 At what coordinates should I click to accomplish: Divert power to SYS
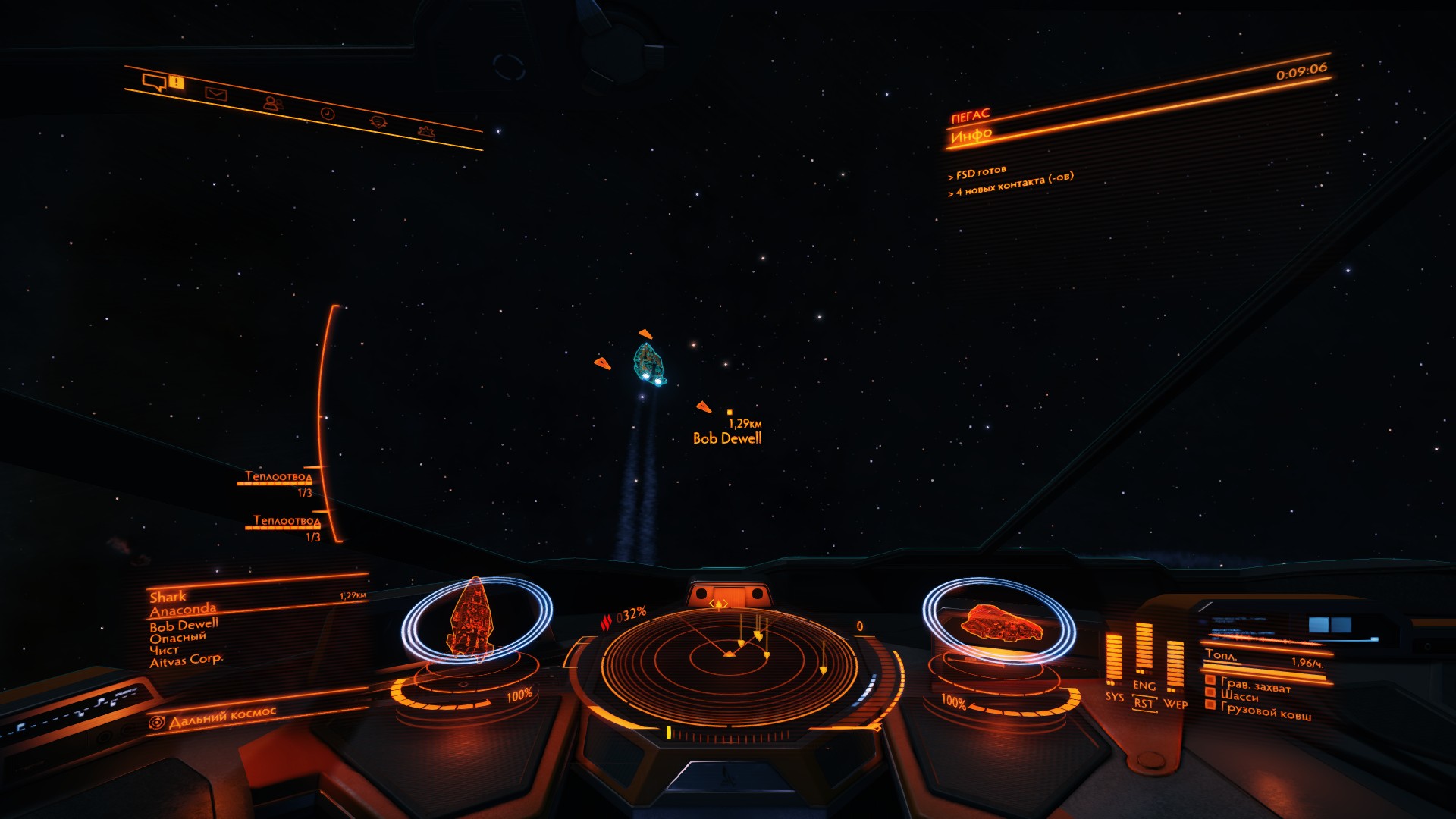point(1113,696)
